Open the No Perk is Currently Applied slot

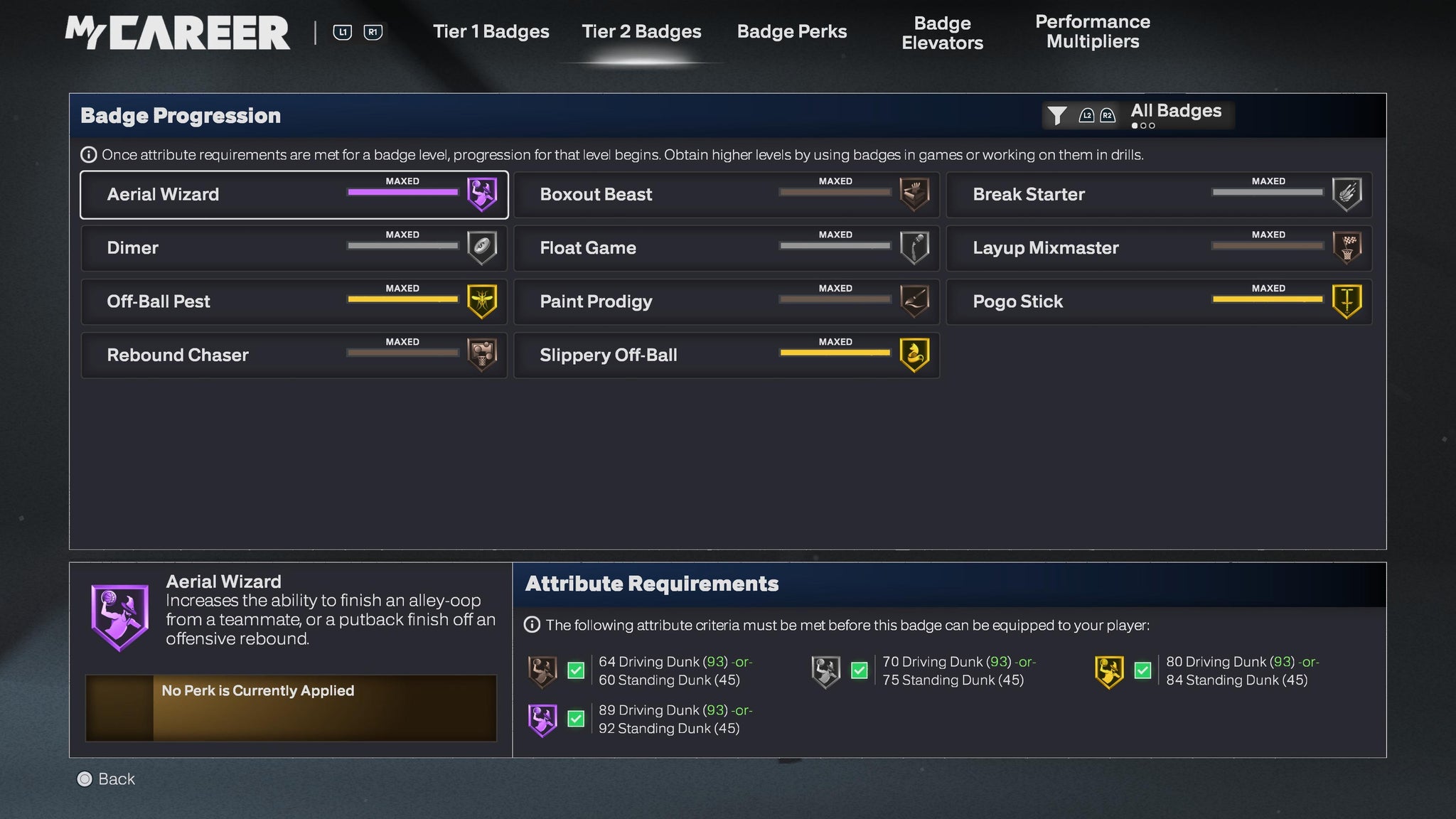click(x=291, y=708)
